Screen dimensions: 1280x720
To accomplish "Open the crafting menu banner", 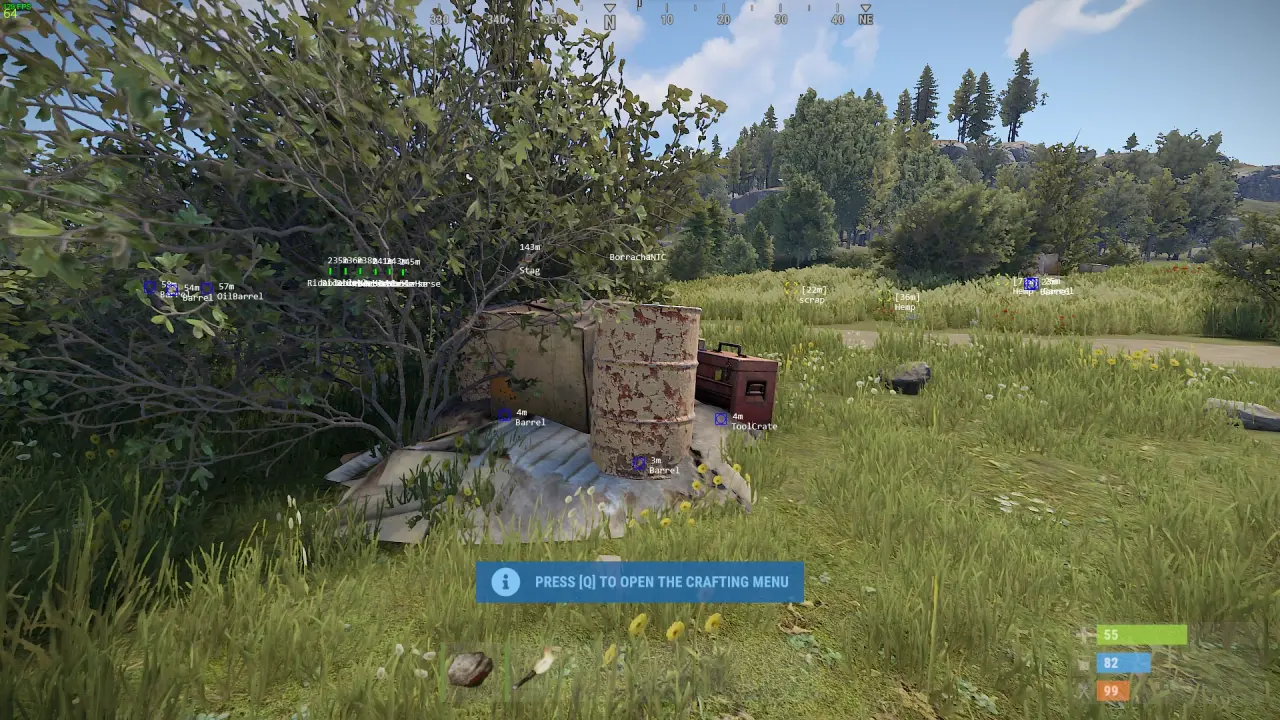I will (x=640, y=581).
